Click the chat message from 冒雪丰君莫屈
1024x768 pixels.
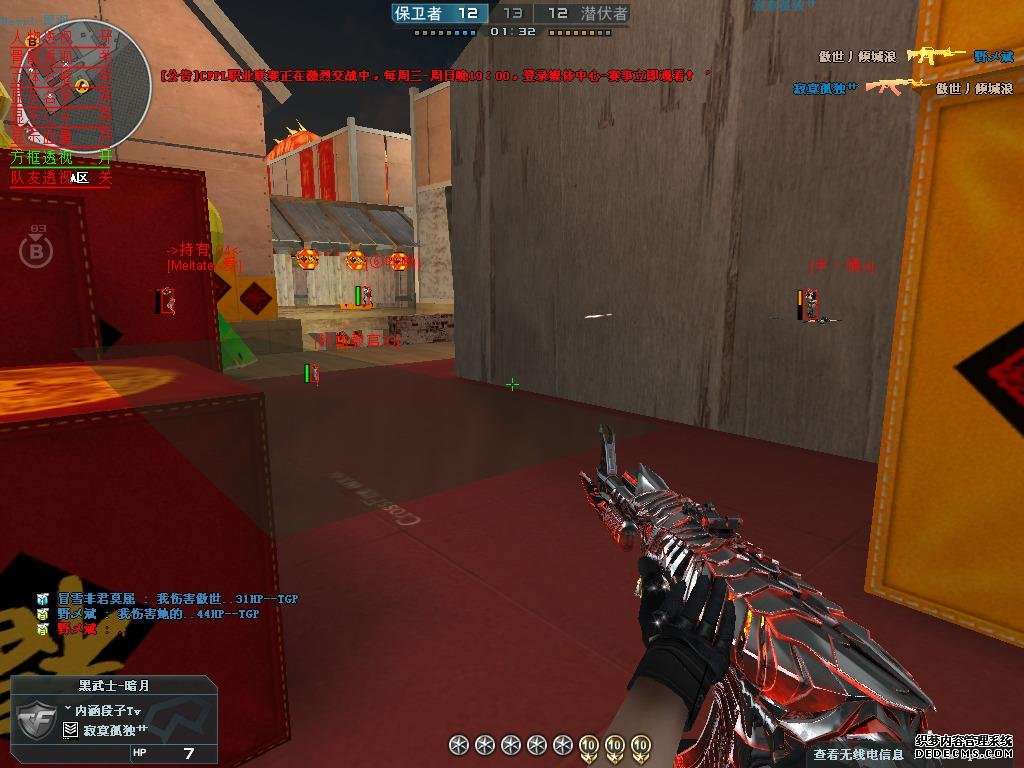tap(166, 599)
